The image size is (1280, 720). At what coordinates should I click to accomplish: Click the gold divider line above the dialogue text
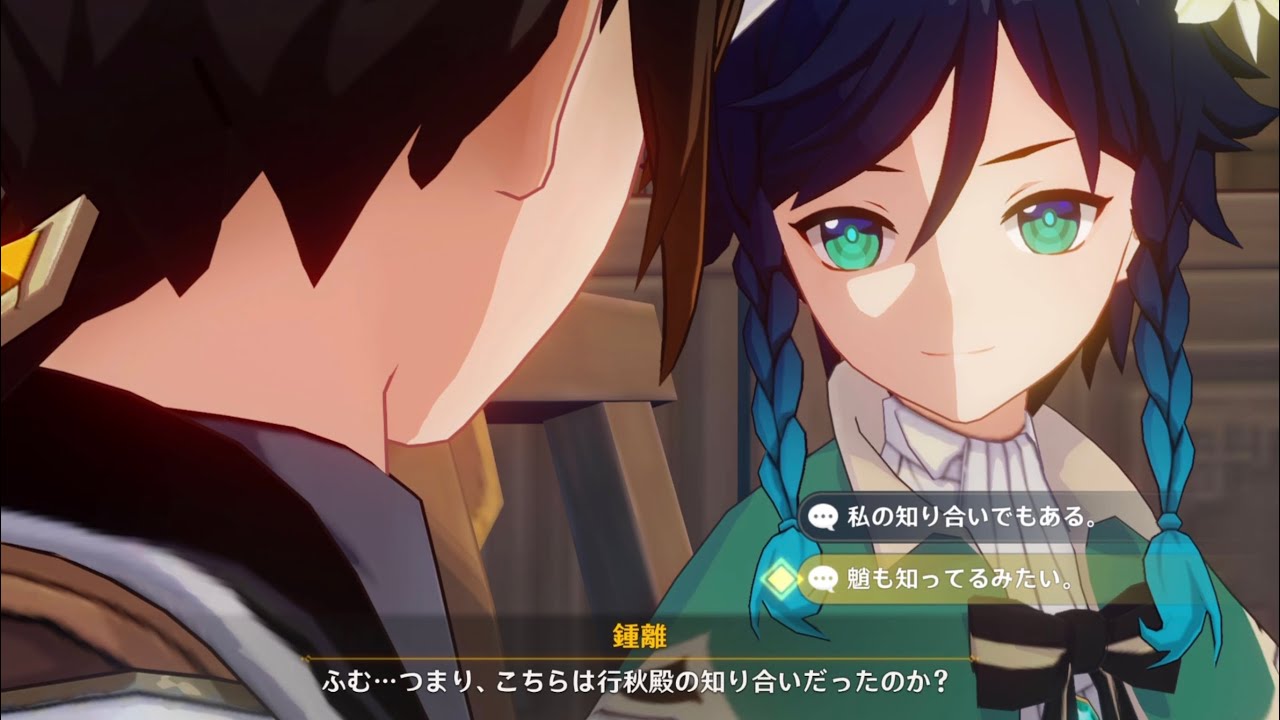[x=640, y=655]
